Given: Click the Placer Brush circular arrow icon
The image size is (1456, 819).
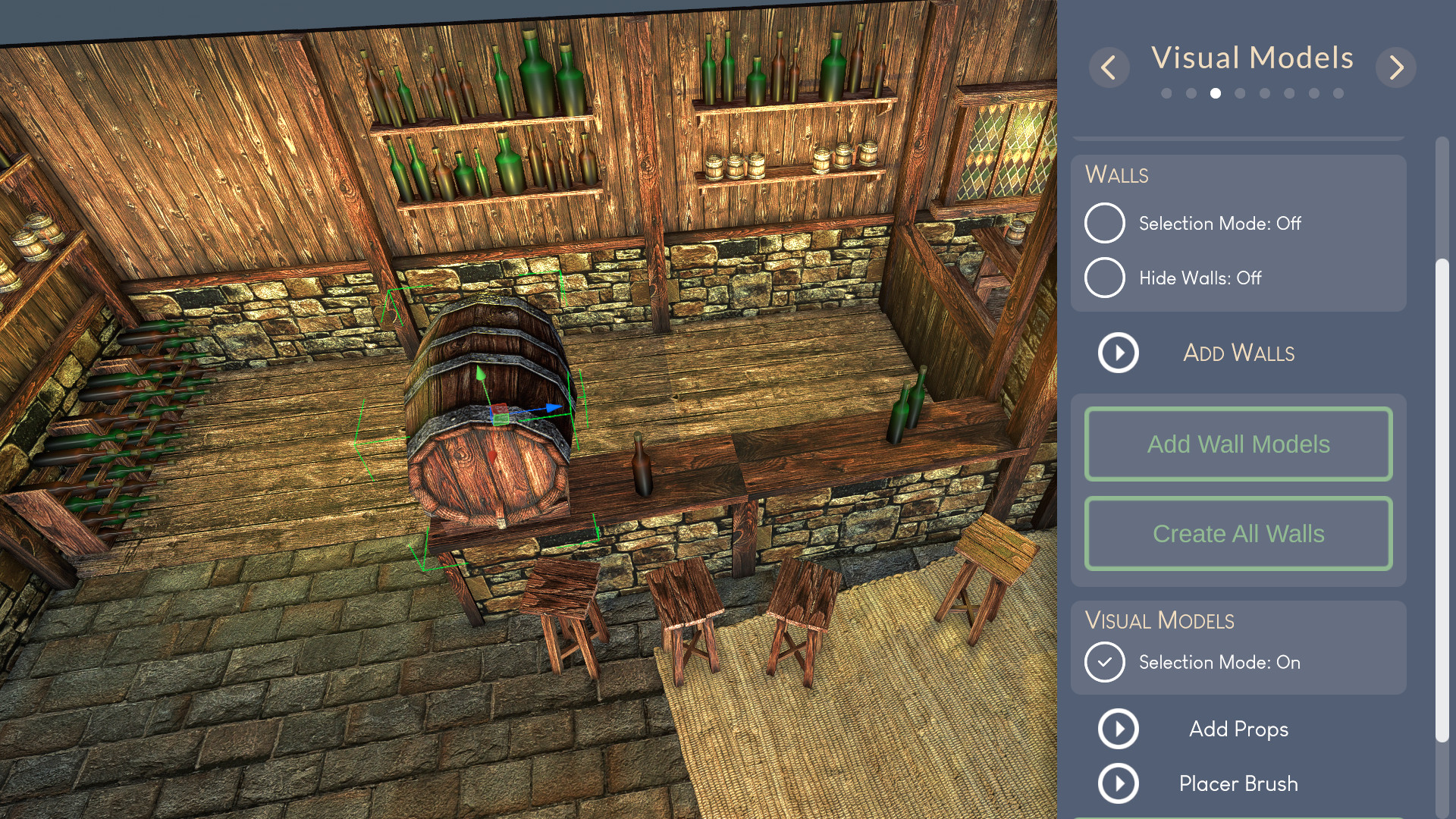Looking at the screenshot, I should tap(1118, 783).
